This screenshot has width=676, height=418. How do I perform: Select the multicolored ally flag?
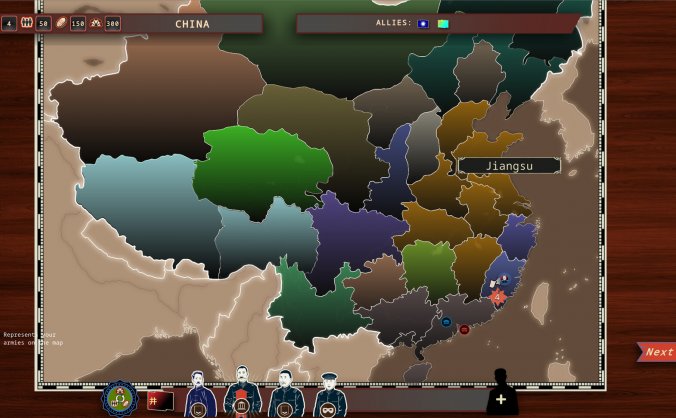[x=442, y=23]
